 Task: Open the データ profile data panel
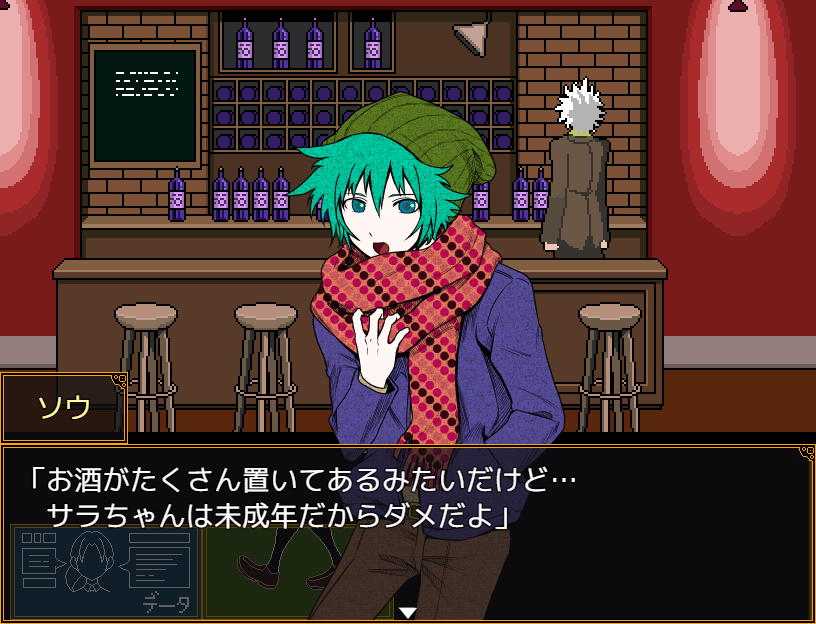[105, 572]
